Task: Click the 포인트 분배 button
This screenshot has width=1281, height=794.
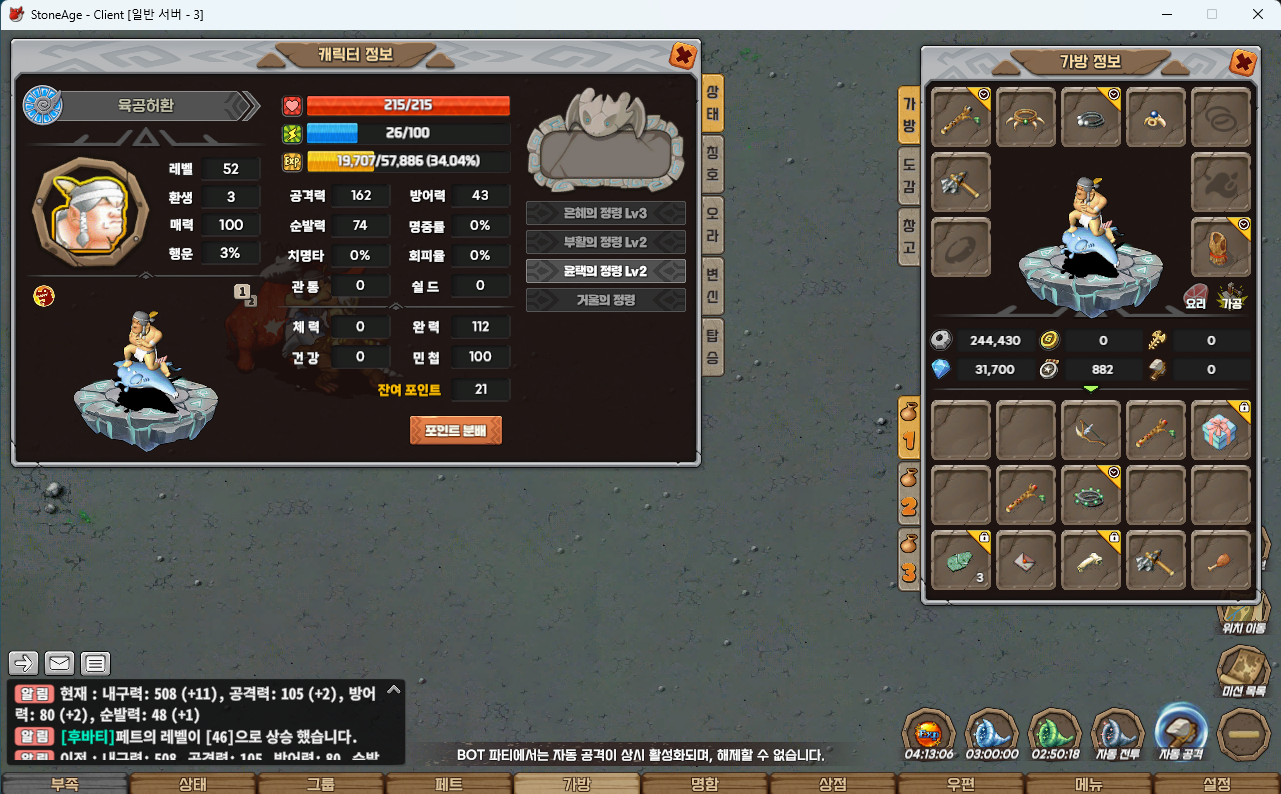Action: coord(455,430)
